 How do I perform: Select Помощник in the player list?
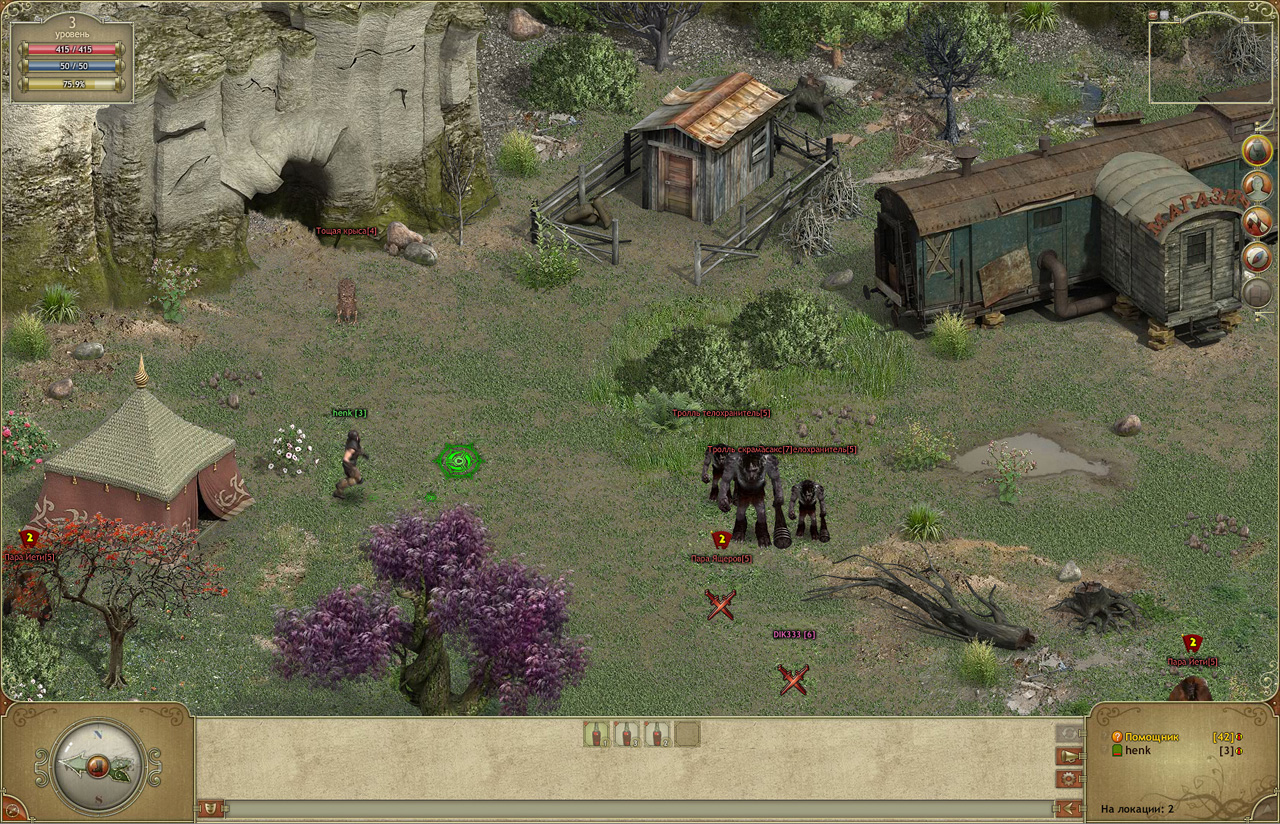click(1151, 737)
